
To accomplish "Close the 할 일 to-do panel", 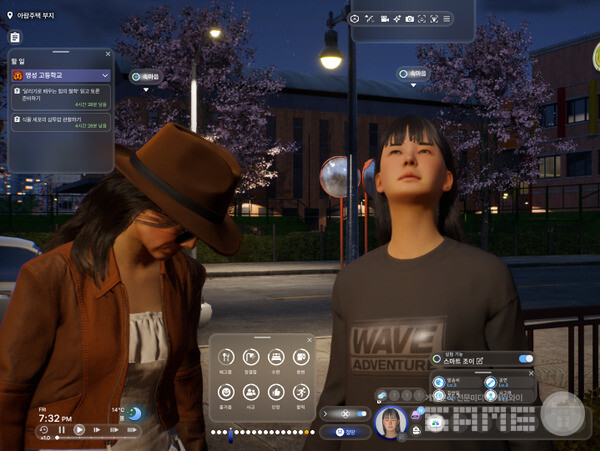I will point(108,55).
